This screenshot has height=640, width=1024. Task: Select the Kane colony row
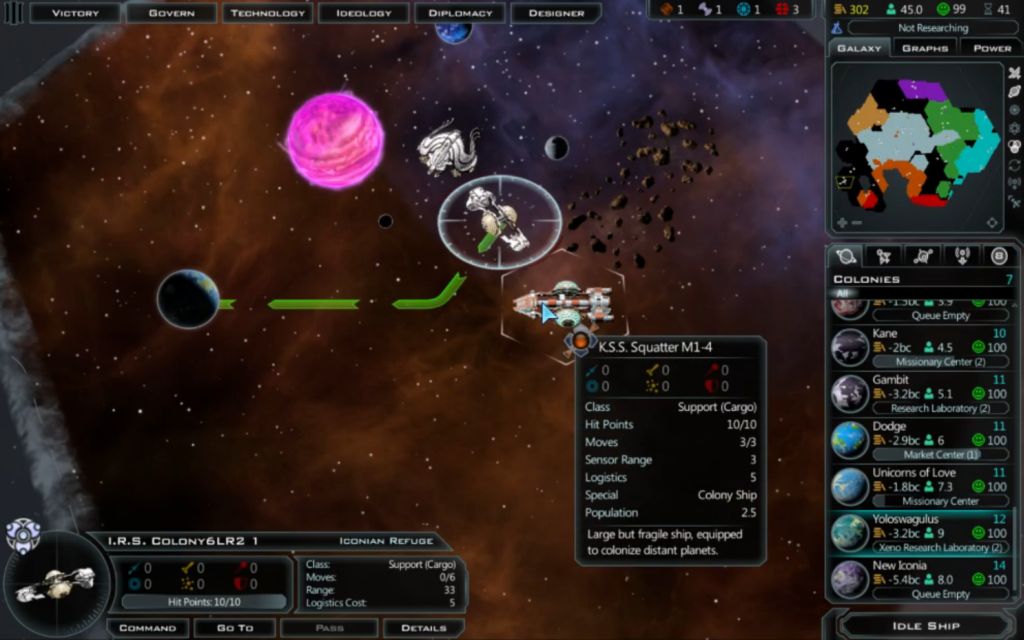(x=920, y=347)
